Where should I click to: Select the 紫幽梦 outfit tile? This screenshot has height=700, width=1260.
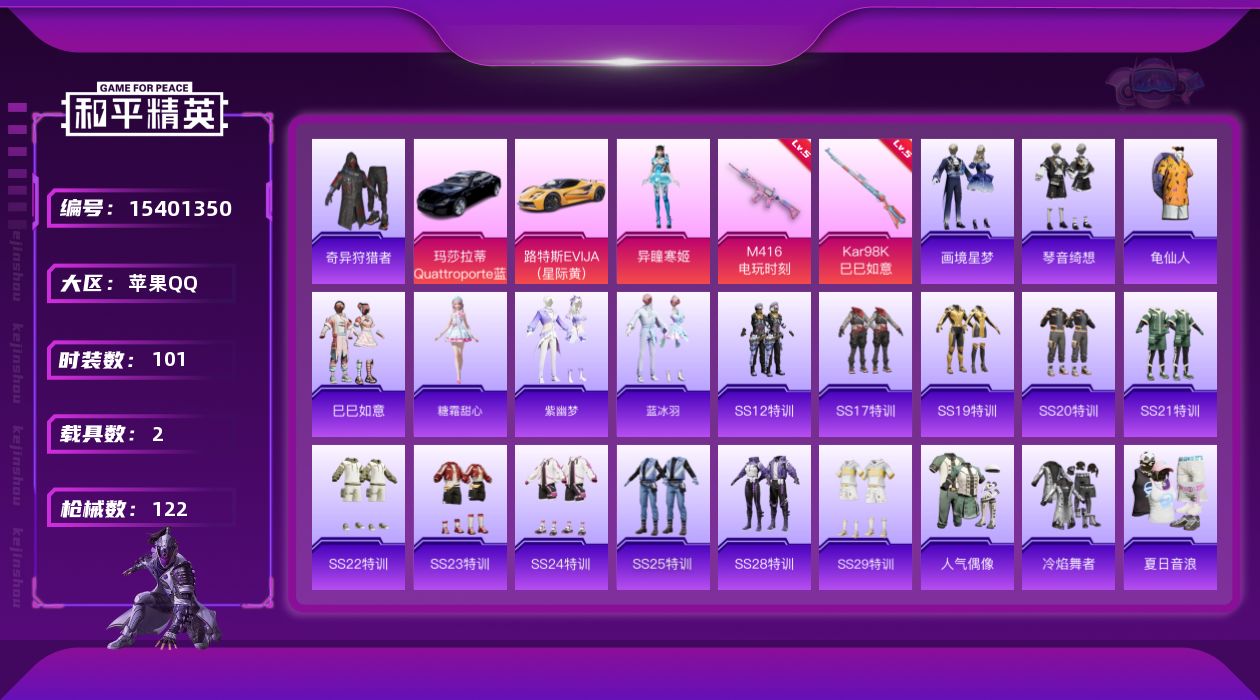(x=561, y=364)
